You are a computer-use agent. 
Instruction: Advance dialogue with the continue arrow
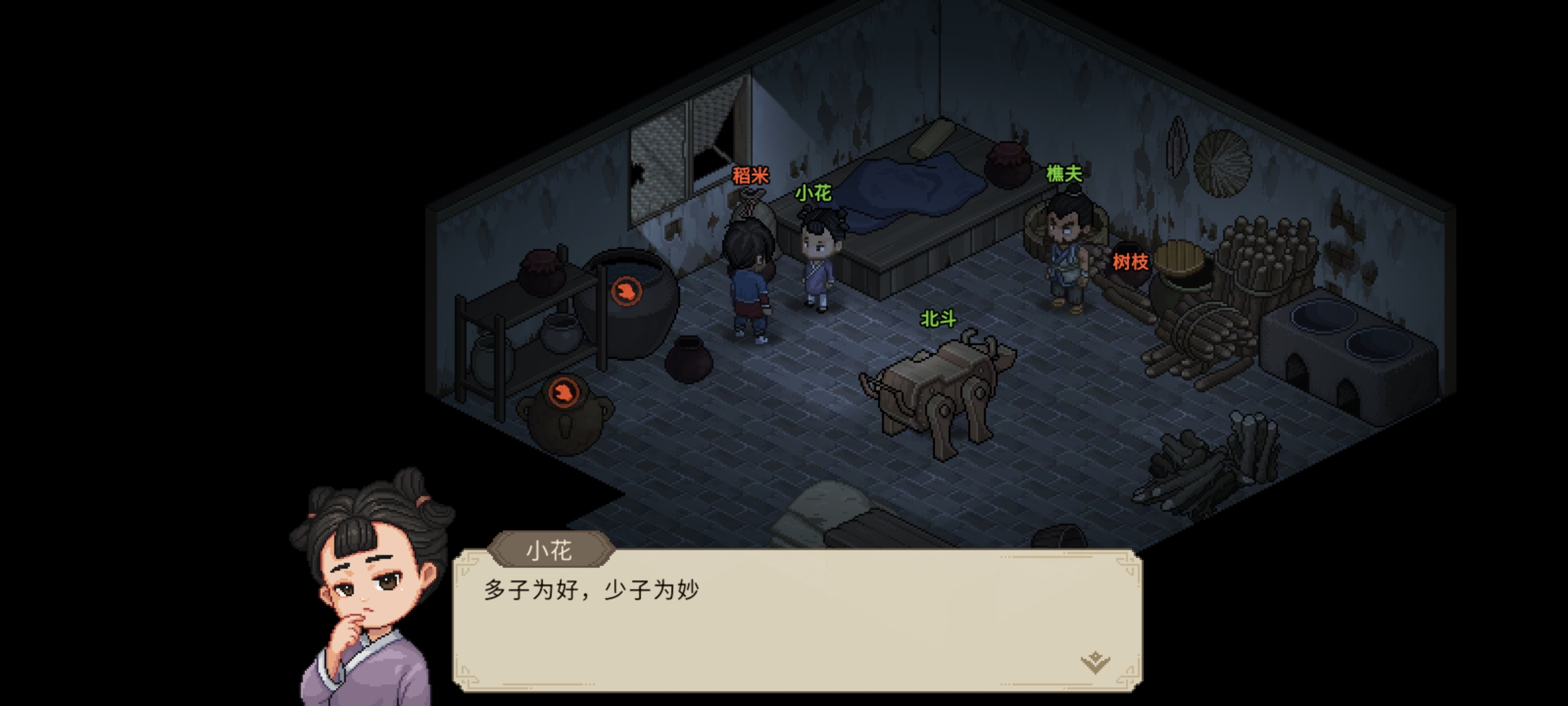point(1095,662)
